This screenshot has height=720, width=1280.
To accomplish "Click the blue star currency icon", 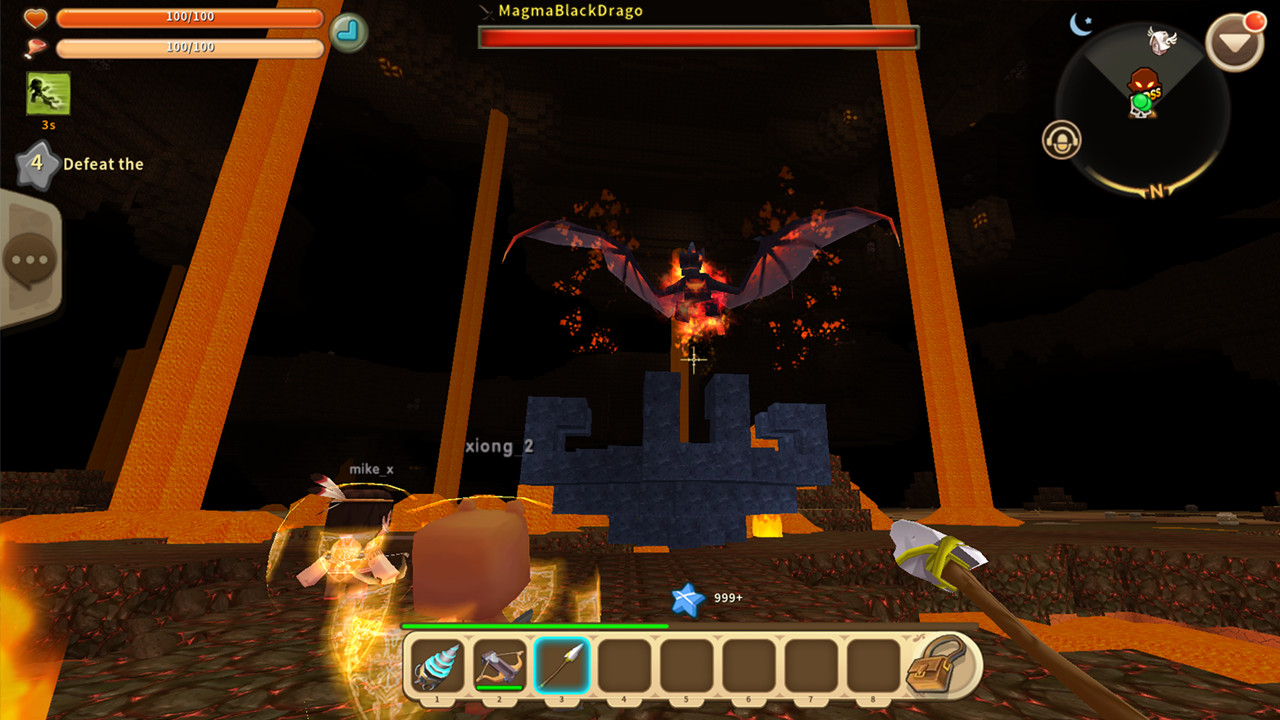I will (688, 599).
